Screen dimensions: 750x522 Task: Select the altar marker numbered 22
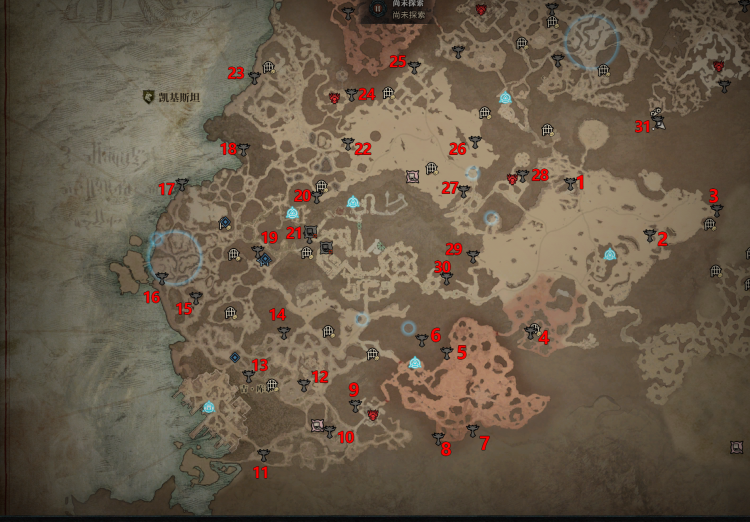(x=348, y=143)
